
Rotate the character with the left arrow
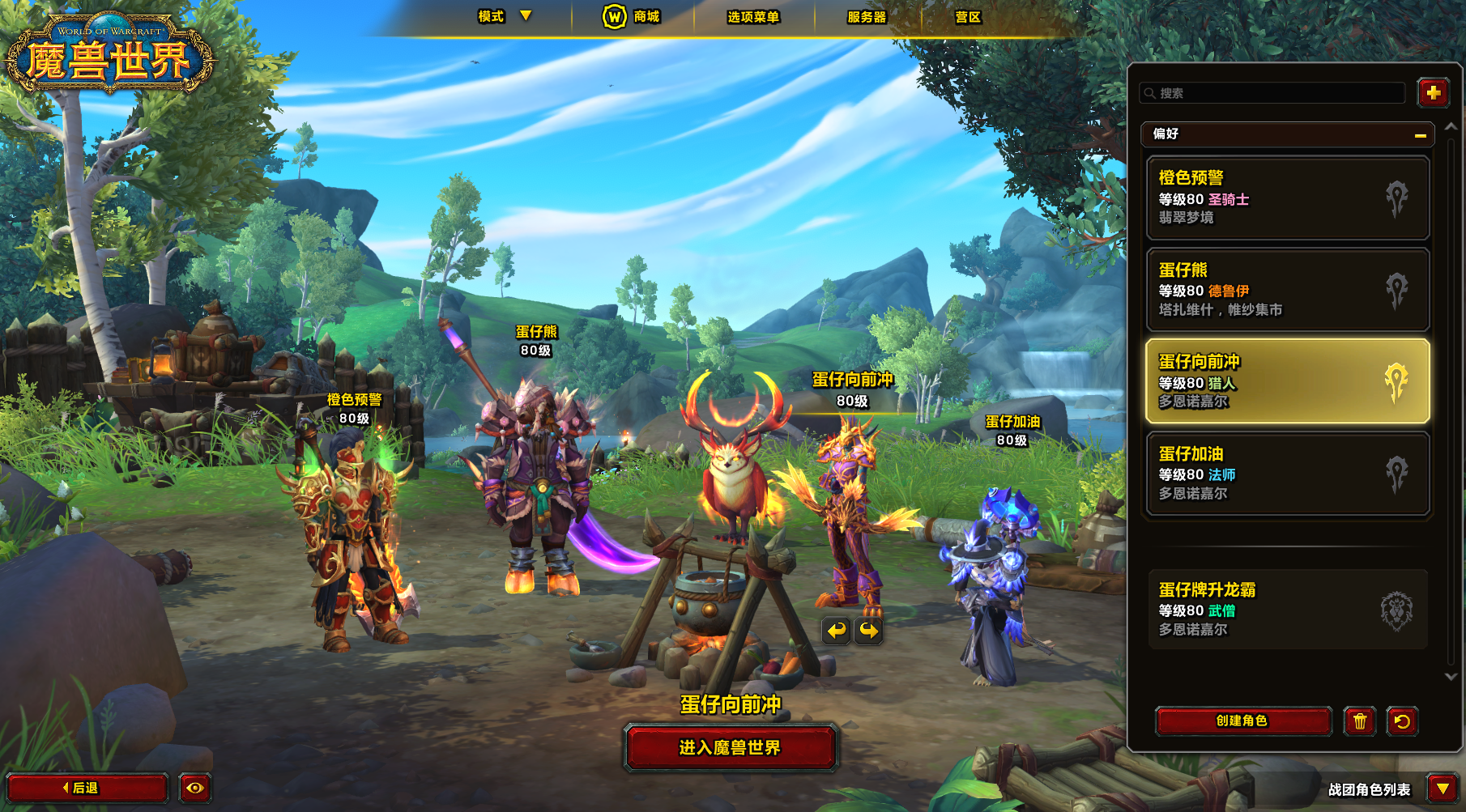coord(836,630)
